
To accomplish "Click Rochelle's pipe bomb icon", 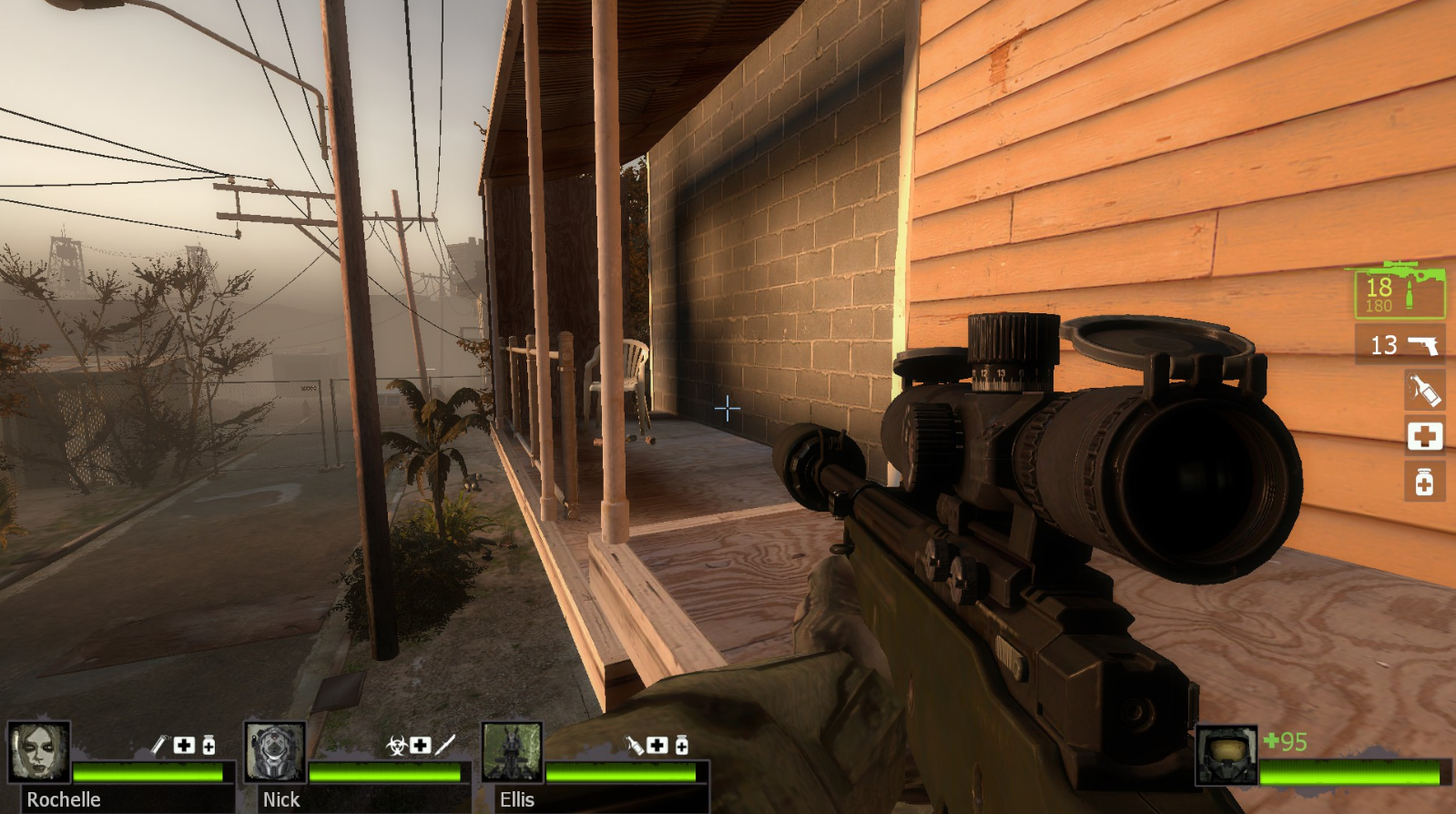I will [x=158, y=746].
